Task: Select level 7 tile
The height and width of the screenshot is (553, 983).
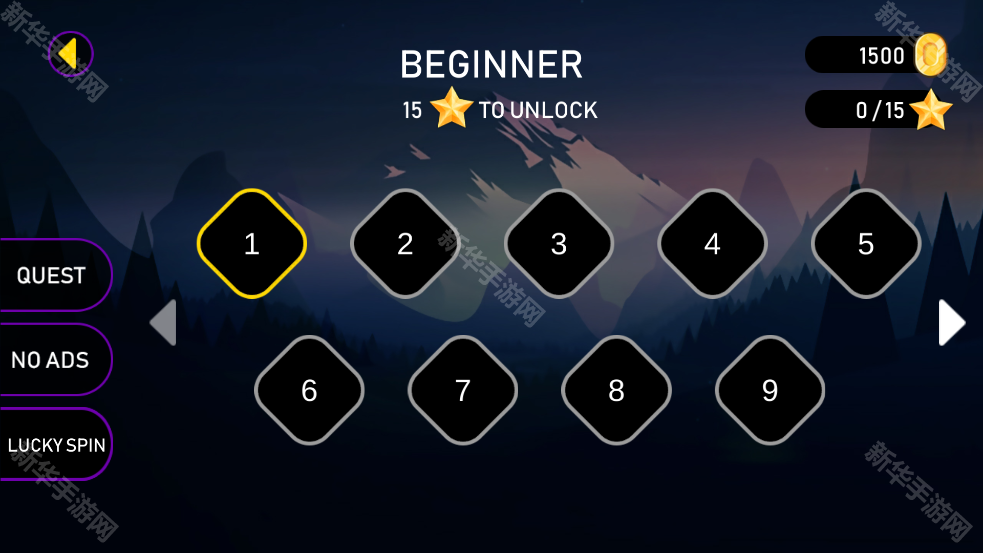Action: coord(463,390)
